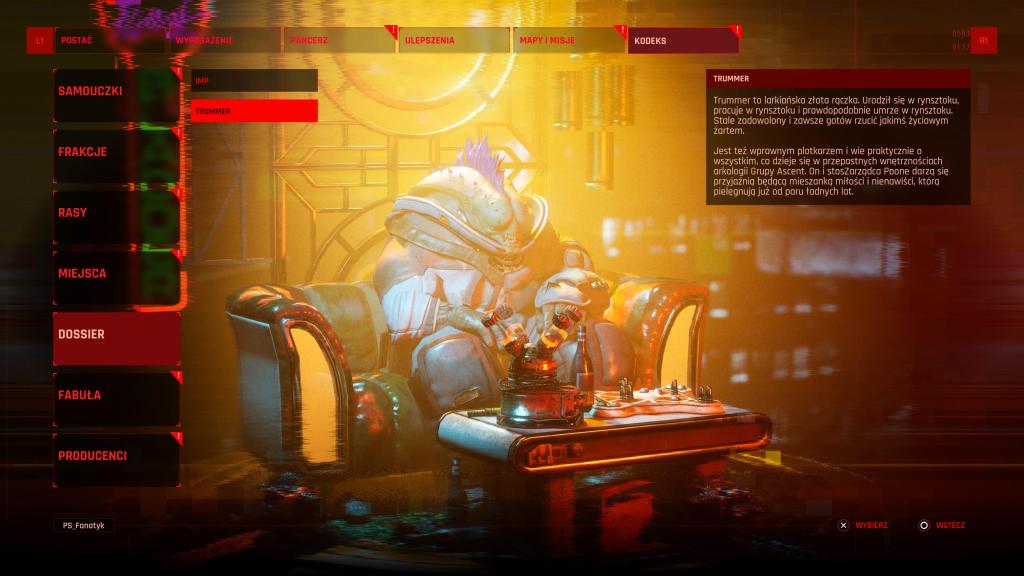
Task: Choose the Miejsca category
Action: (116, 273)
